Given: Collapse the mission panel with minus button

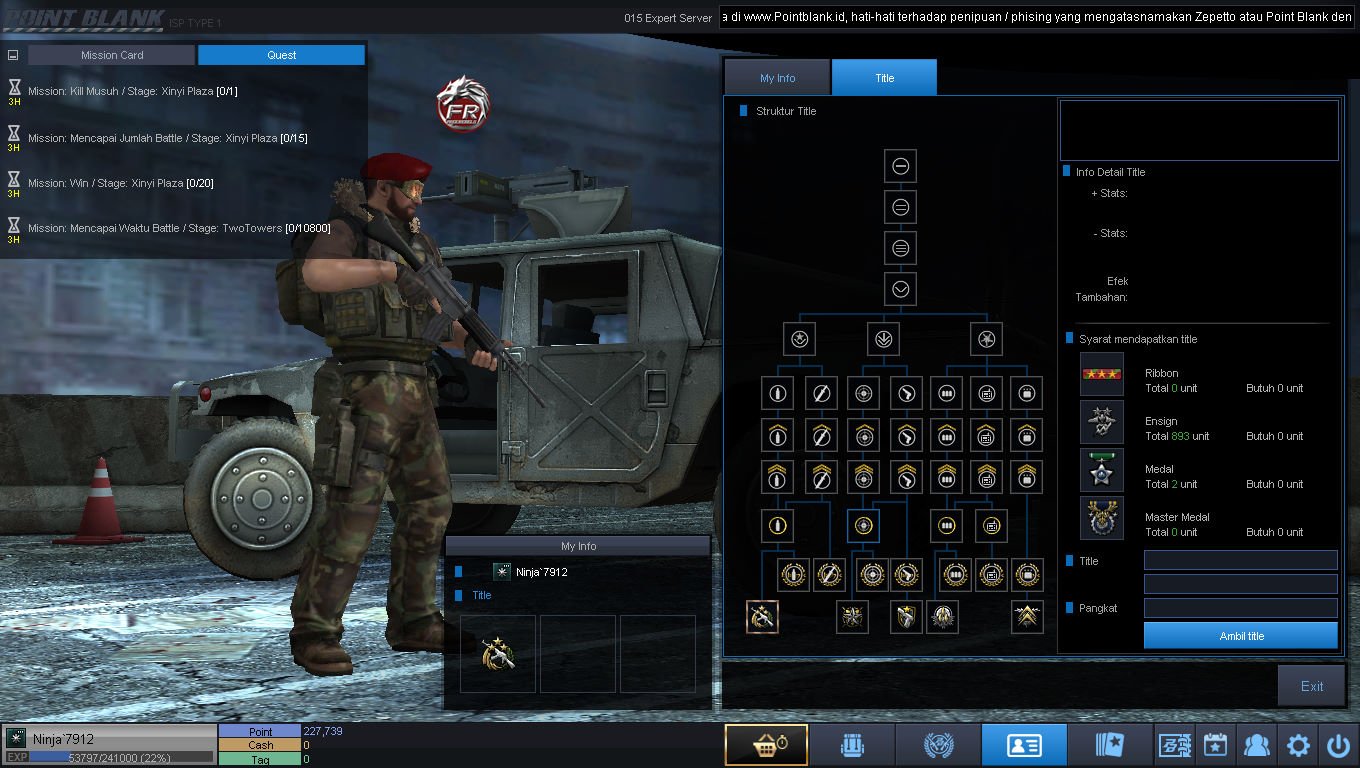Looking at the screenshot, I should 13,56.
